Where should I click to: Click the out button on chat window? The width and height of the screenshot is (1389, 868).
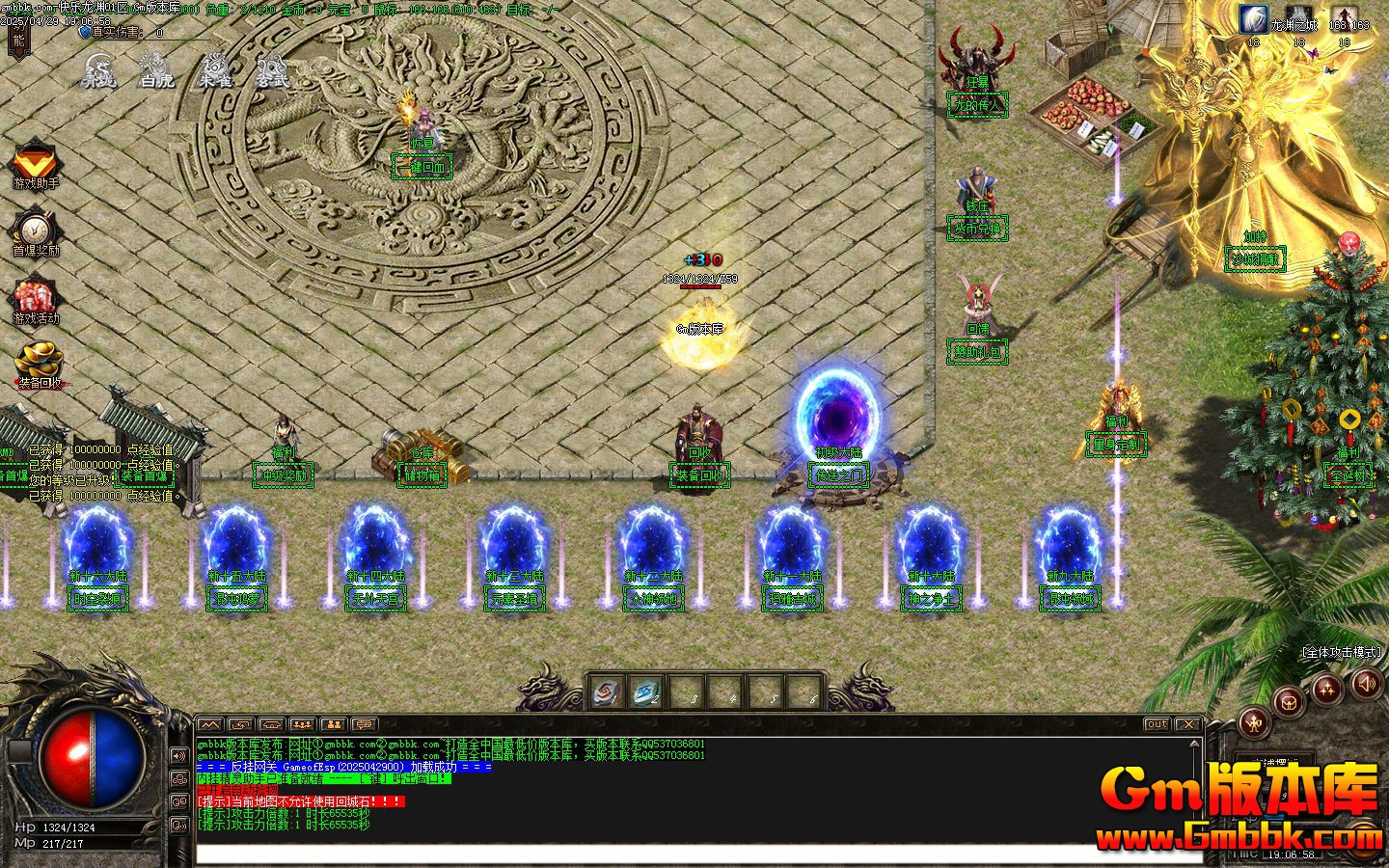[x=1156, y=724]
